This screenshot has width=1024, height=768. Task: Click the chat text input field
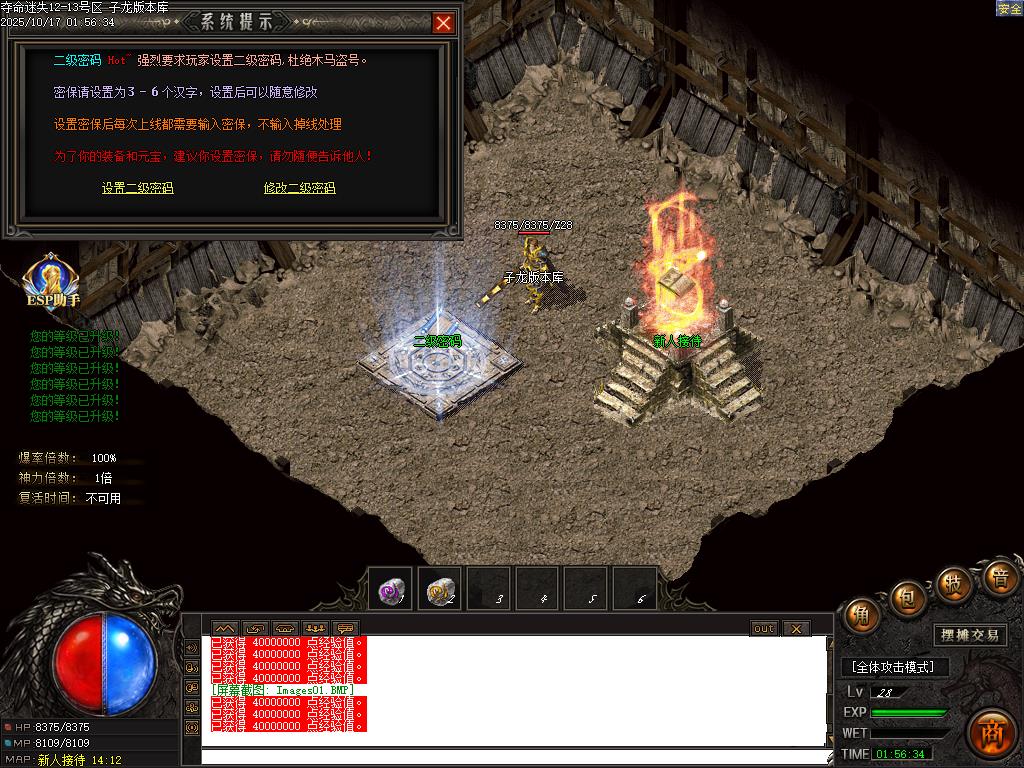click(515, 756)
